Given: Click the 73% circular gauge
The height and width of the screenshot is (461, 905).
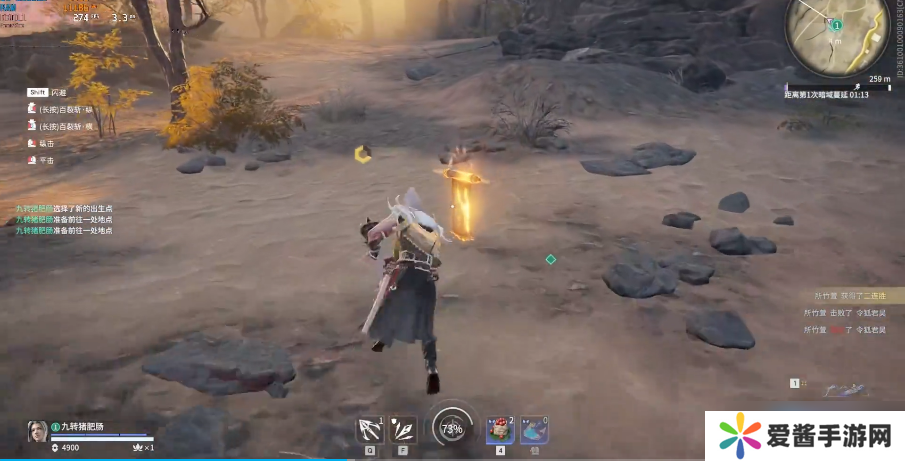Looking at the screenshot, I should [x=452, y=428].
